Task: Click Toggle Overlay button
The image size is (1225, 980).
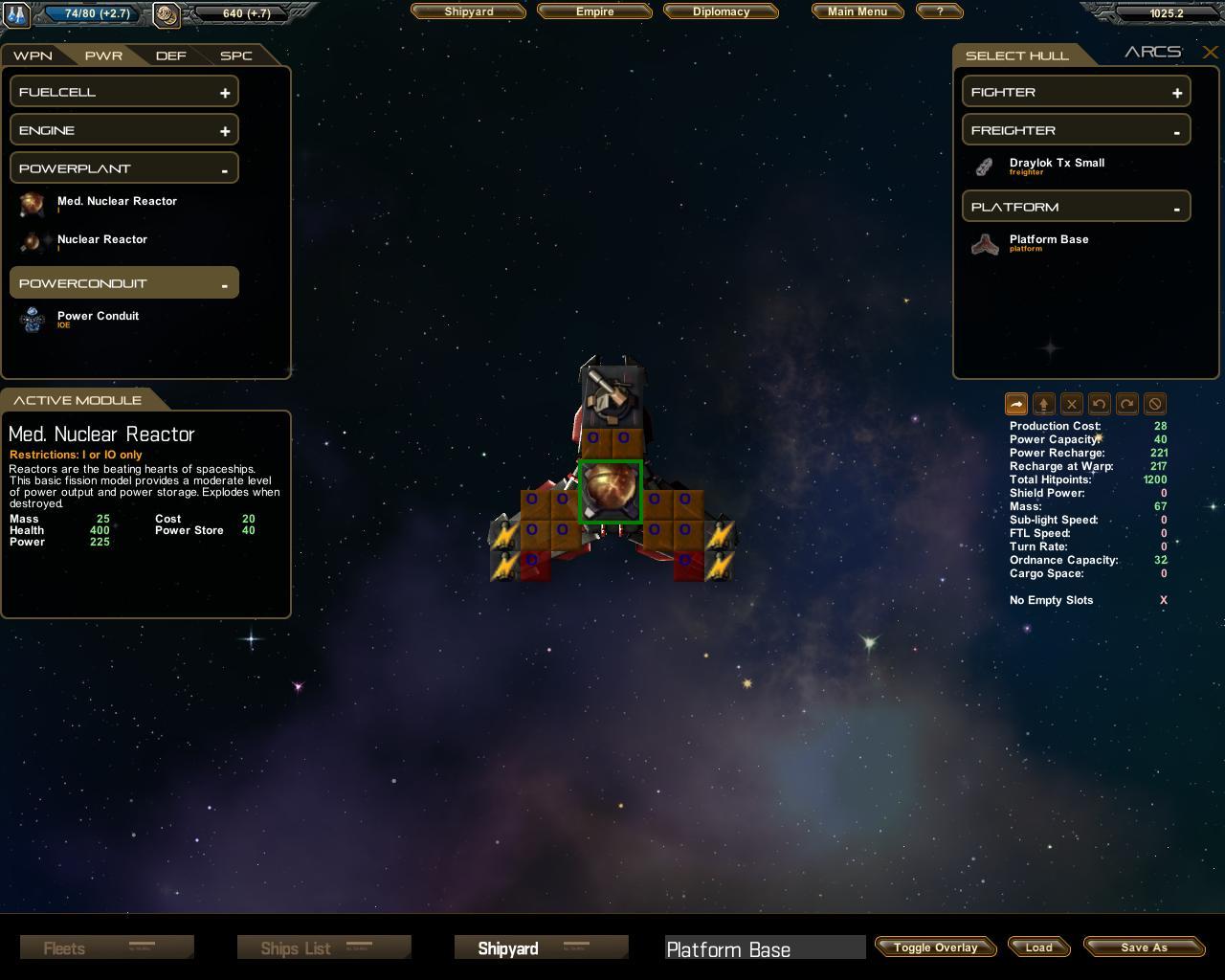Action: [x=935, y=947]
